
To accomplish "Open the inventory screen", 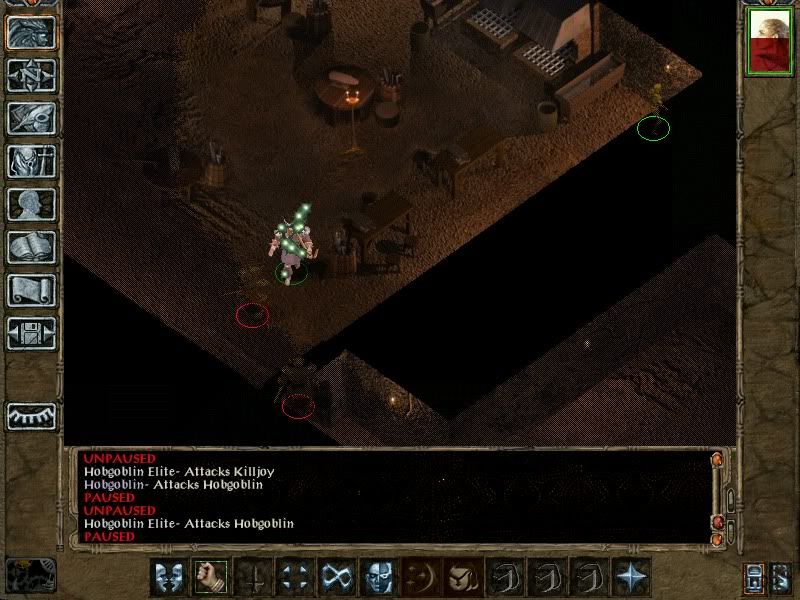I will (x=31, y=161).
